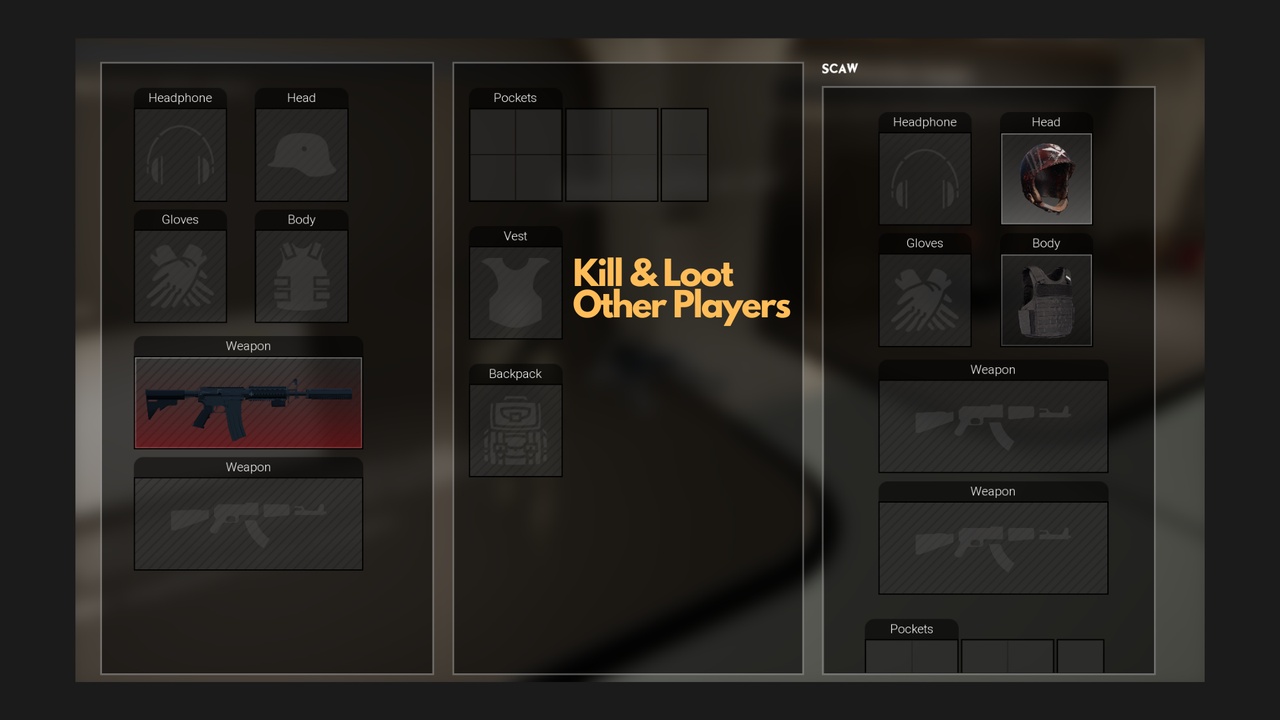This screenshot has width=1280, height=720.
Task: Click SCAW's equipped plate carrier vest
Action: (1045, 299)
